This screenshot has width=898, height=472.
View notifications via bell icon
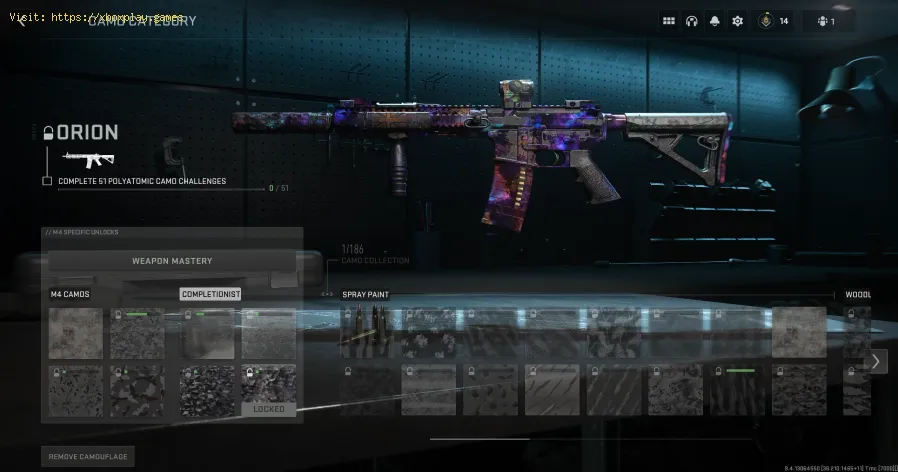click(x=715, y=21)
